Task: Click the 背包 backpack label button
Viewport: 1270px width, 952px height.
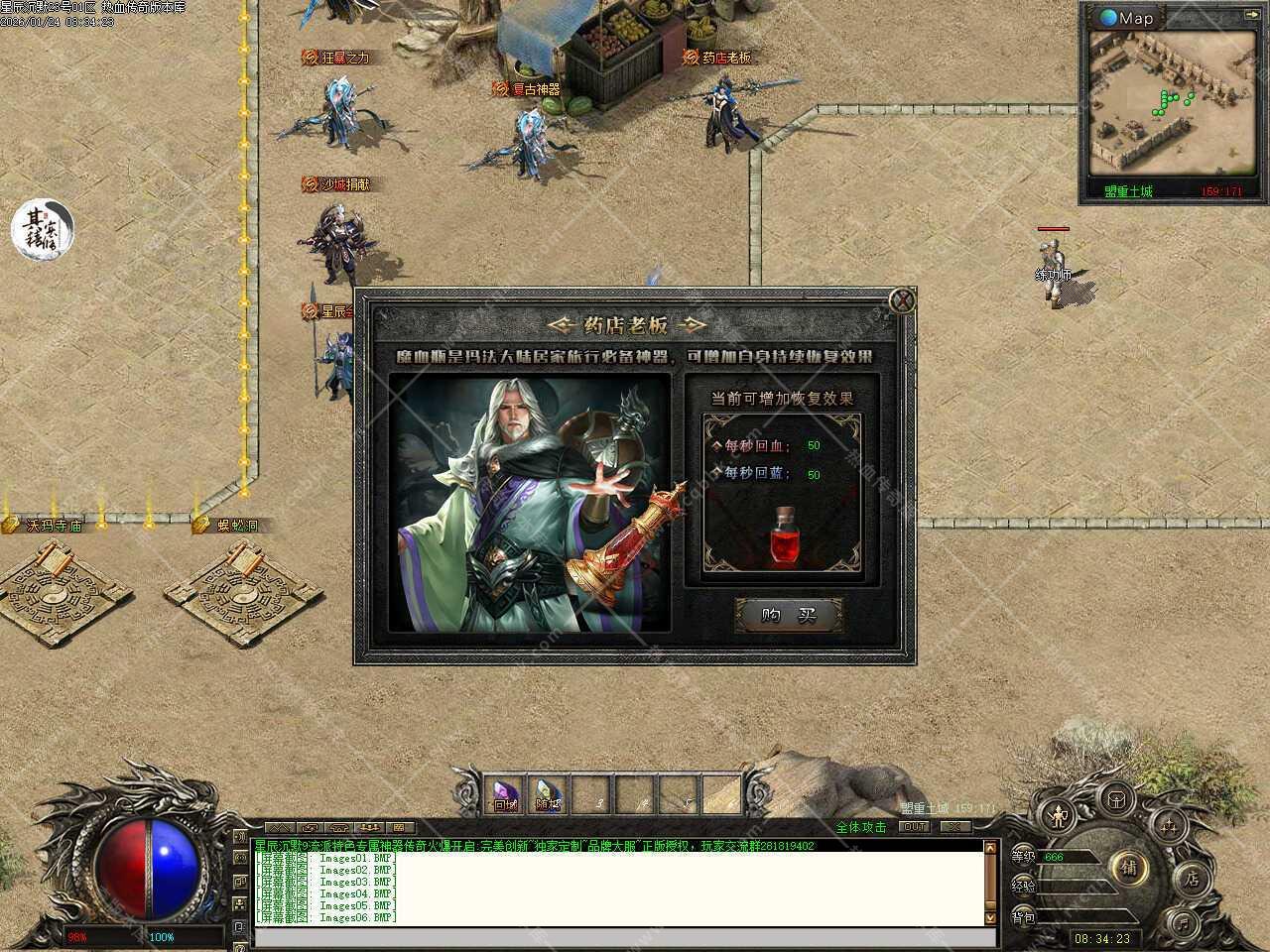Action: [1024, 918]
